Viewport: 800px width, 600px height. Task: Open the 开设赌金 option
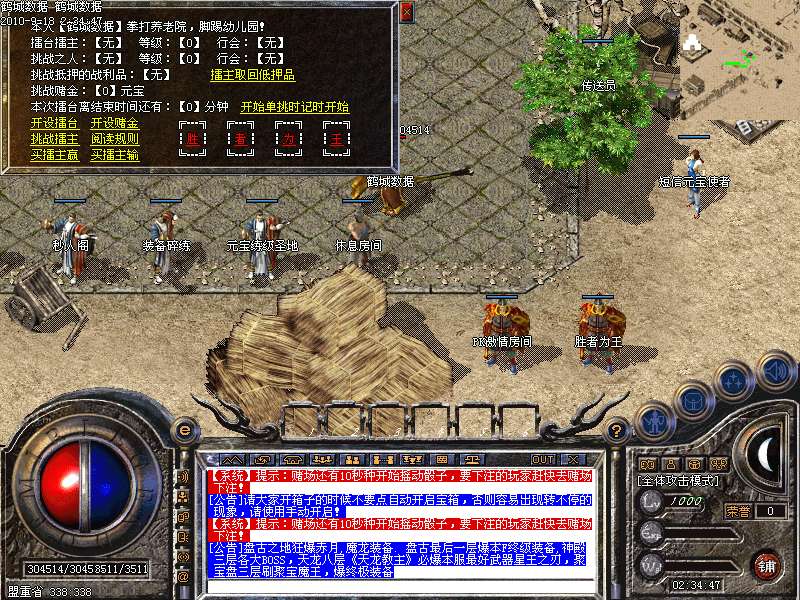point(115,122)
